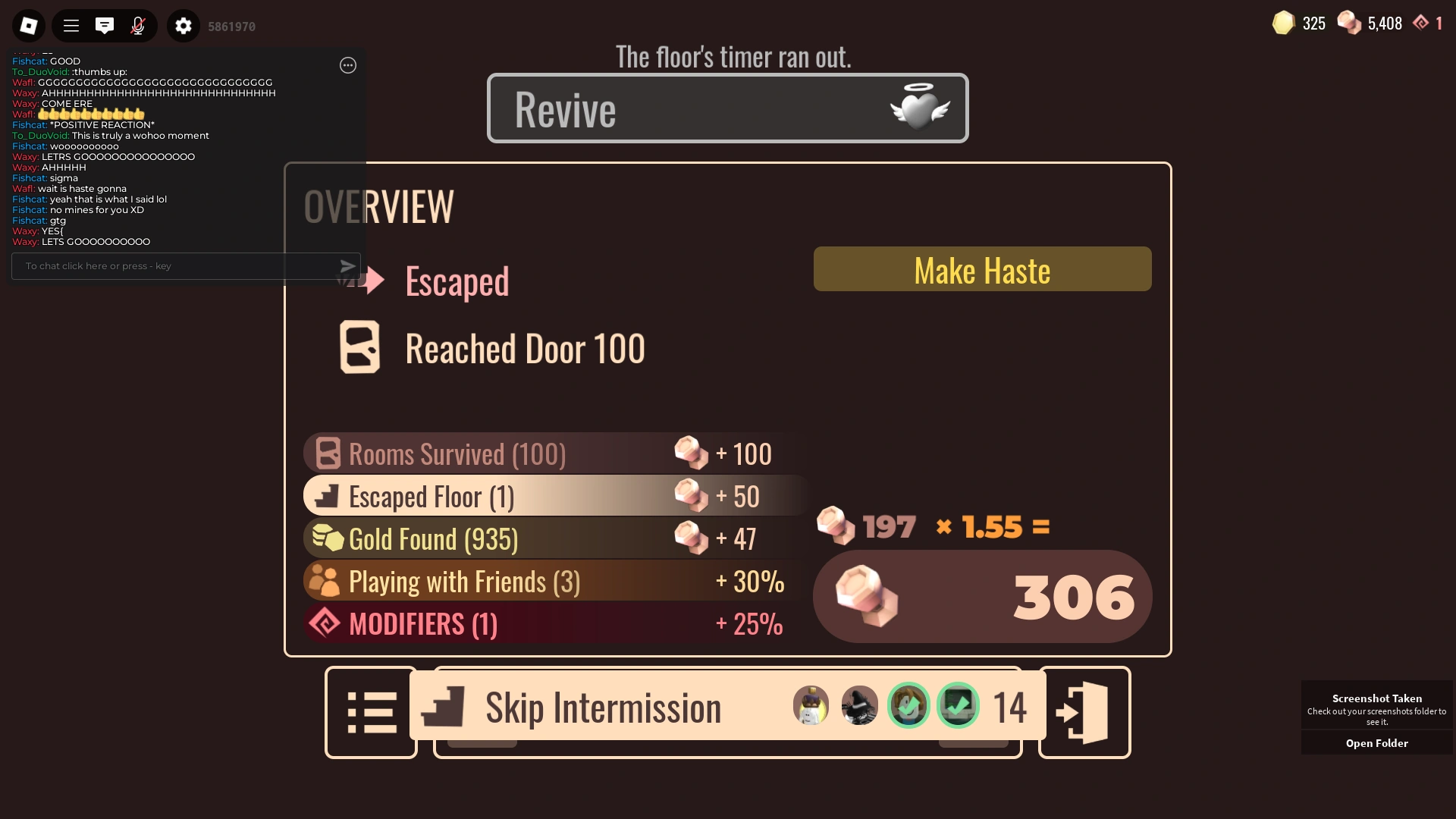Open chat options via the ellipsis button

pyautogui.click(x=348, y=66)
